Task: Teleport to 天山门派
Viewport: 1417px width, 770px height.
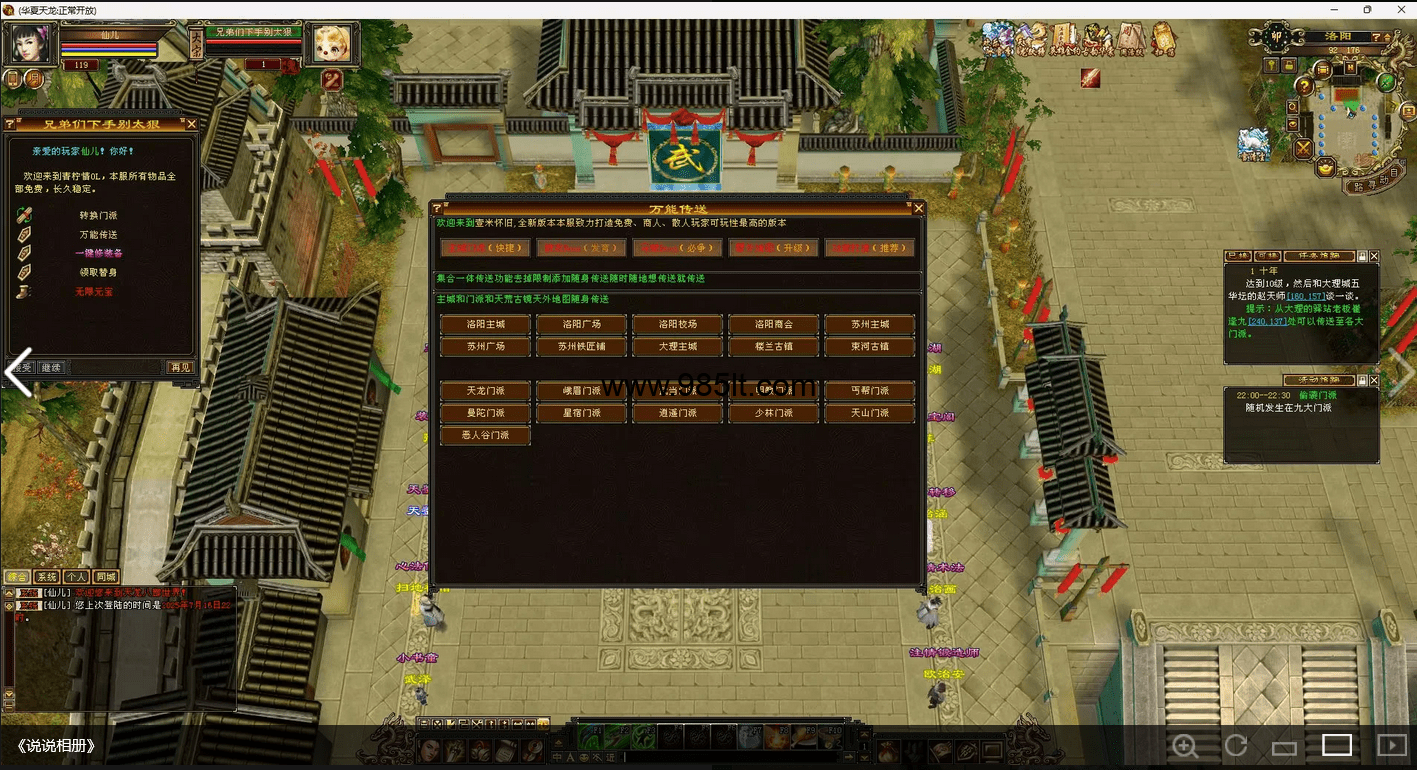Action: (869, 413)
